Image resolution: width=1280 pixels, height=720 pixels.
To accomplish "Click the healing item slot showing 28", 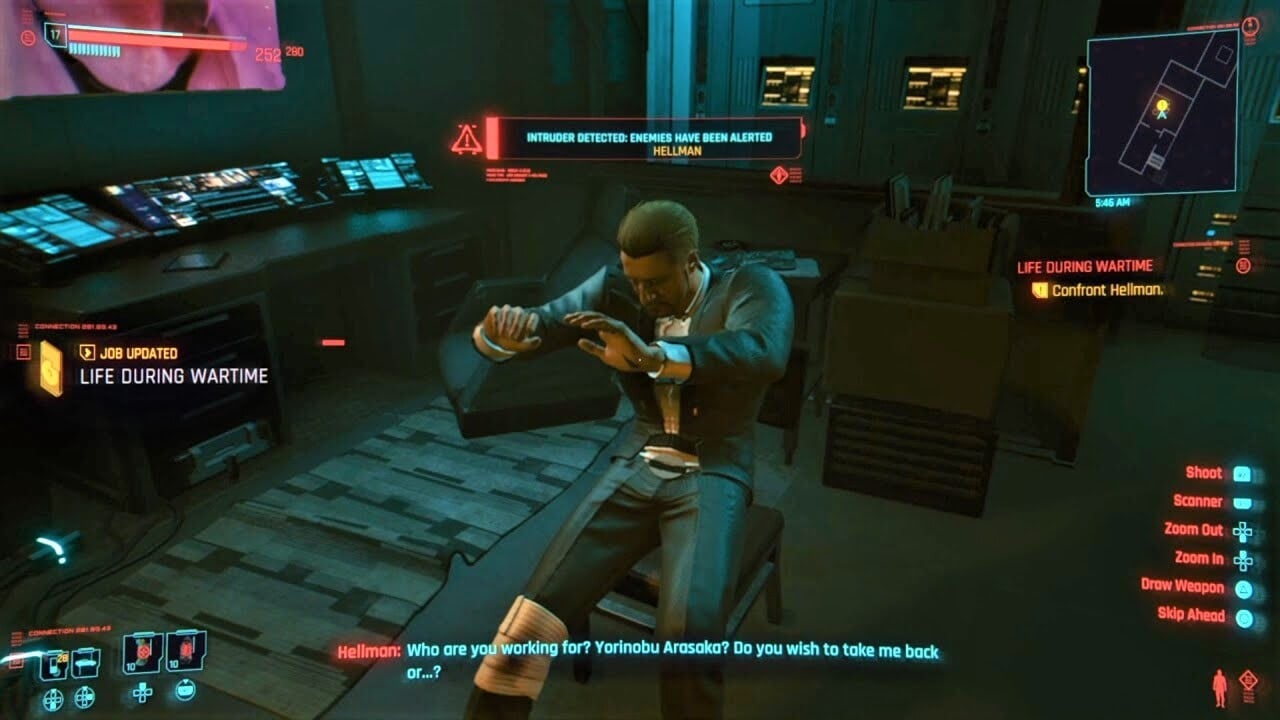I will (x=52, y=663).
